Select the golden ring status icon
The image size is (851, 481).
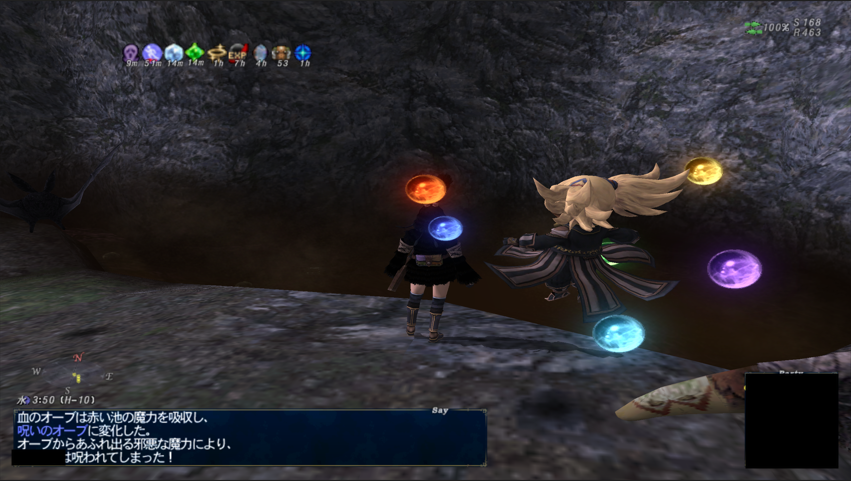coord(217,52)
